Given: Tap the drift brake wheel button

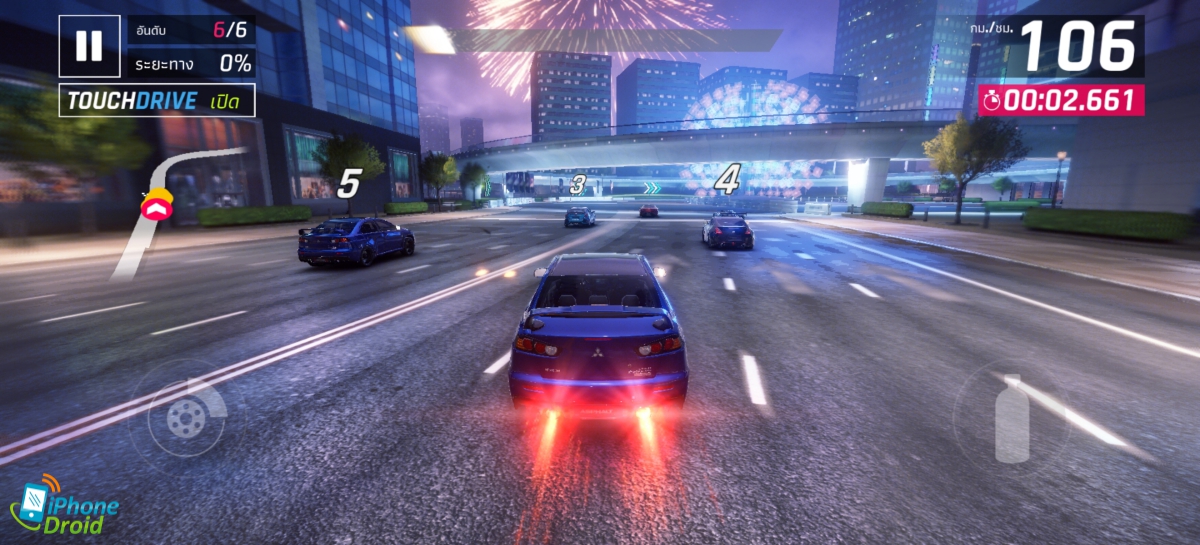Looking at the screenshot, I should click(186, 418).
